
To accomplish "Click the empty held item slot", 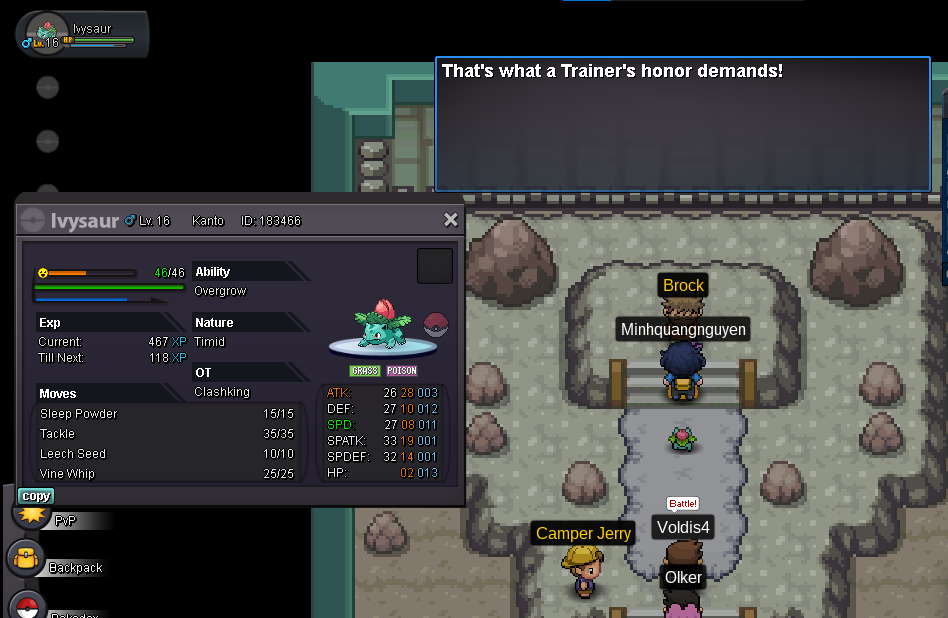I will point(435,266).
